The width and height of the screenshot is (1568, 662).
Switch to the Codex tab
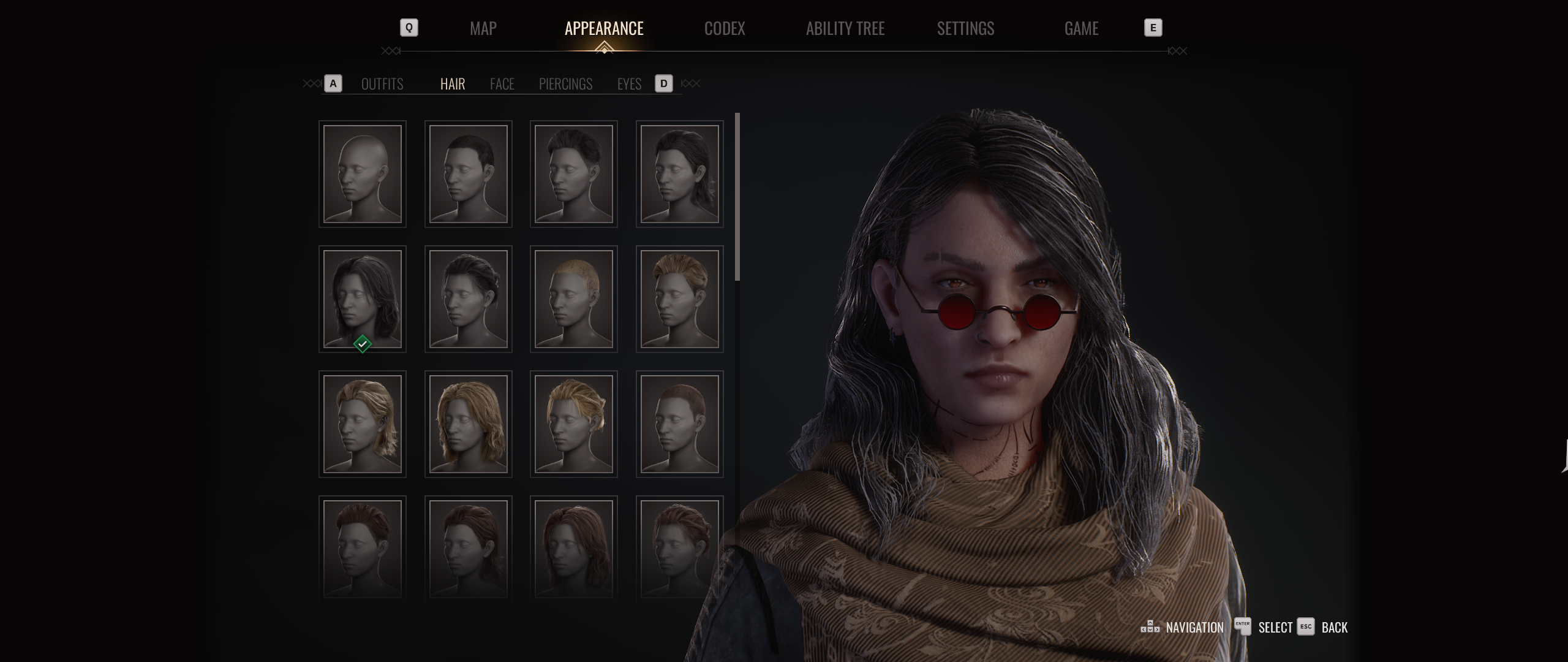click(x=724, y=28)
